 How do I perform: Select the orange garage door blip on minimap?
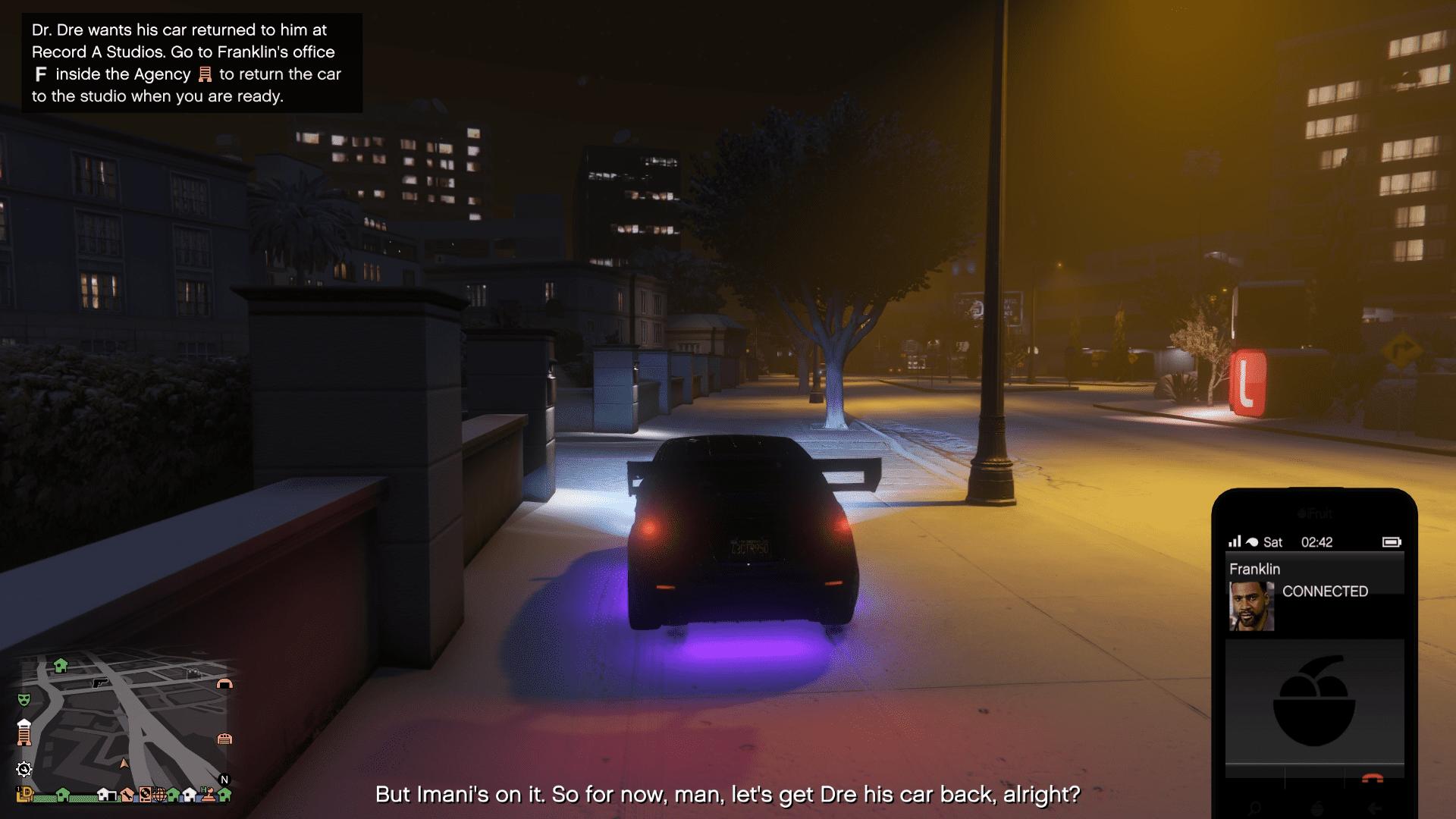pos(224,739)
